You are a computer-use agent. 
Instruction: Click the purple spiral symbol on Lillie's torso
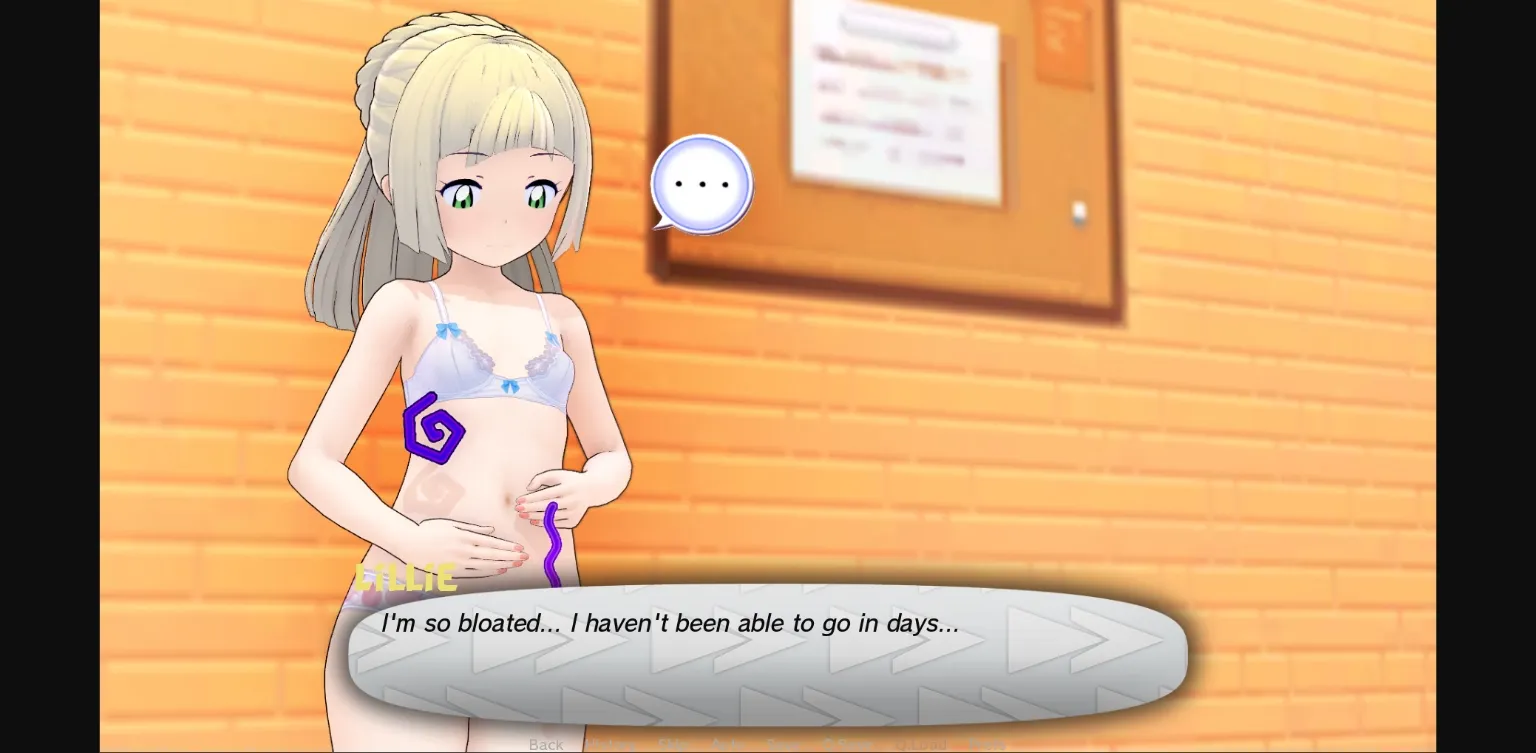[434, 430]
